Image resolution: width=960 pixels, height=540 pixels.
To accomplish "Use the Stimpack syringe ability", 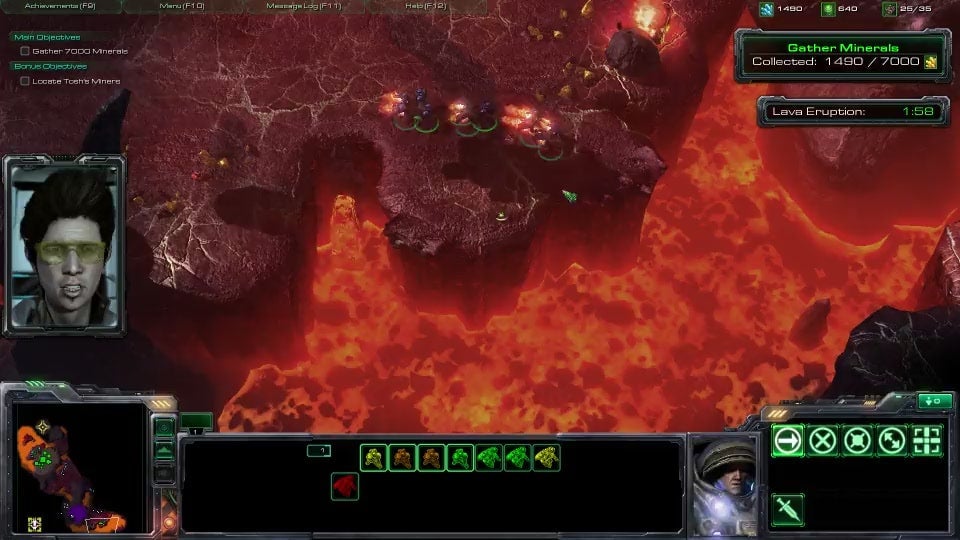I will pyautogui.click(x=788, y=510).
